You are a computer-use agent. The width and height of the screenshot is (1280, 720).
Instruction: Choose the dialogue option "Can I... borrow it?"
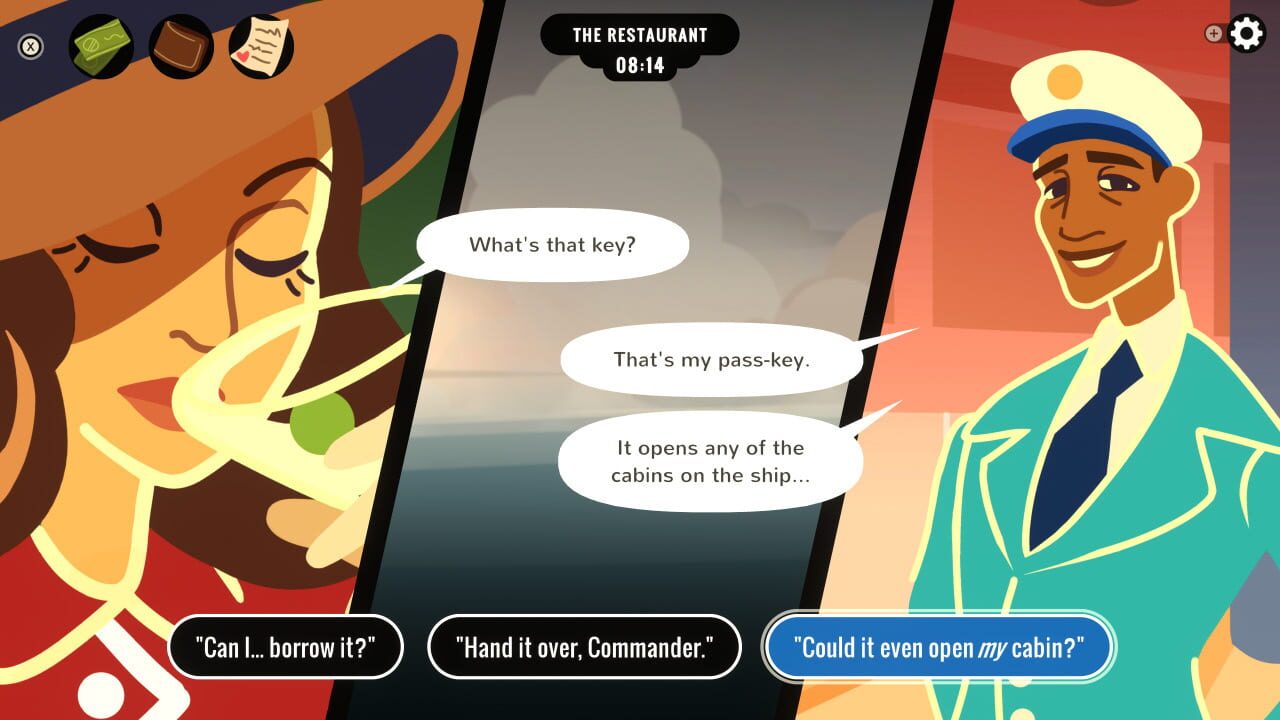[286, 647]
